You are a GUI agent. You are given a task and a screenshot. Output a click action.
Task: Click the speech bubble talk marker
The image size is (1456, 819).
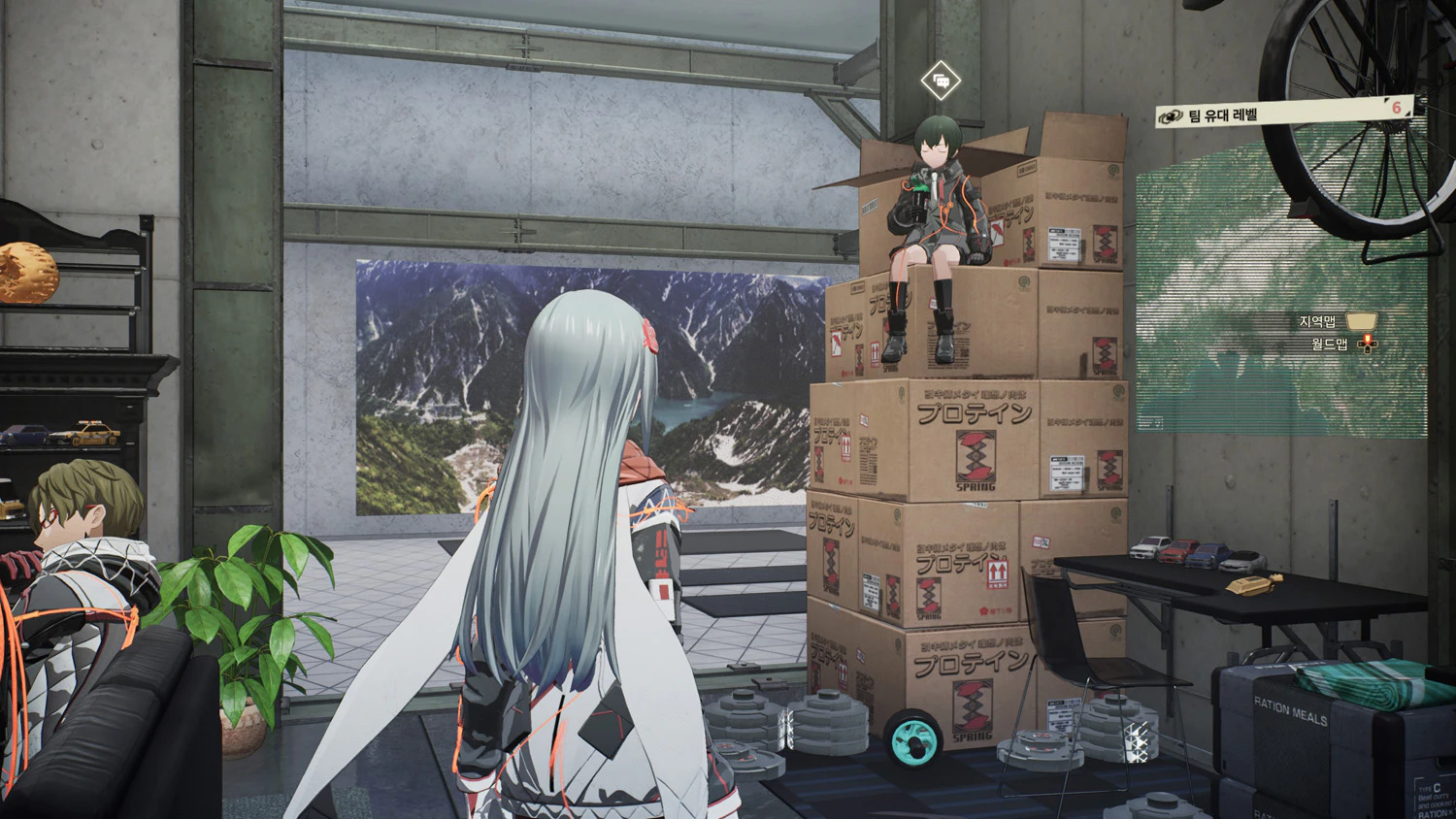[x=940, y=81]
